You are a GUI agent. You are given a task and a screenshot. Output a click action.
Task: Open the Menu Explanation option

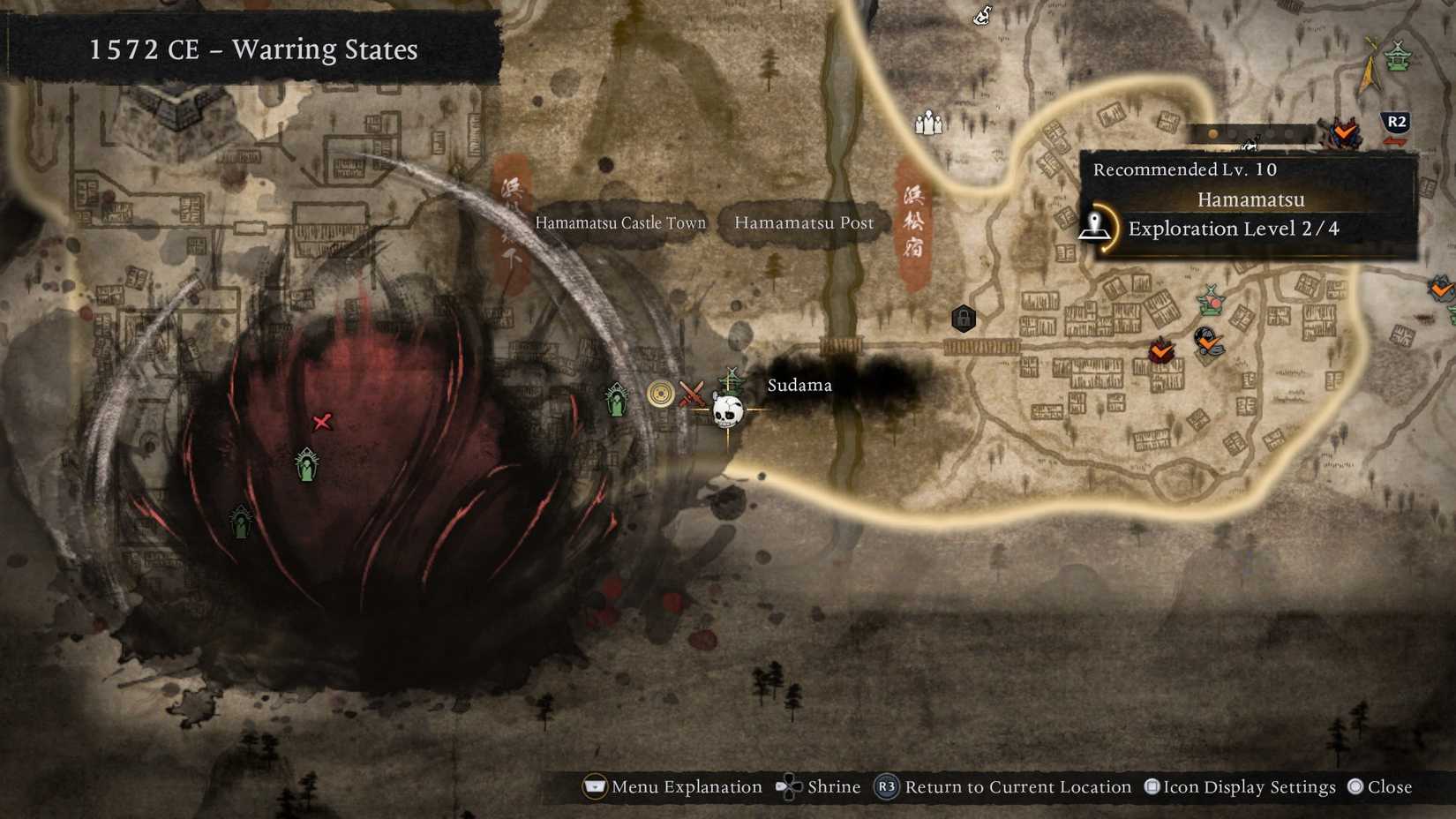tap(672, 786)
